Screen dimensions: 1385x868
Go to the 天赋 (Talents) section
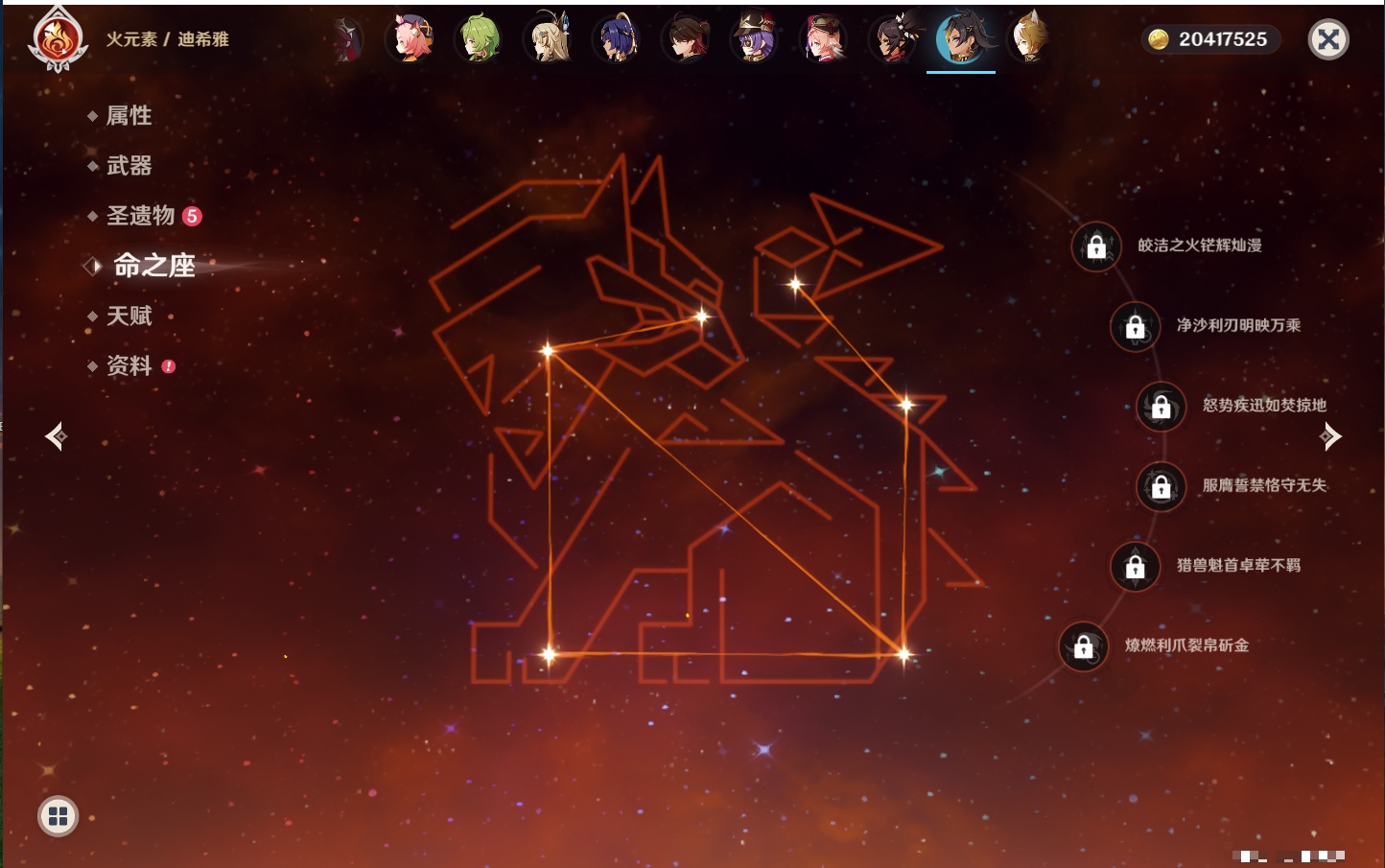(x=129, y=316)
